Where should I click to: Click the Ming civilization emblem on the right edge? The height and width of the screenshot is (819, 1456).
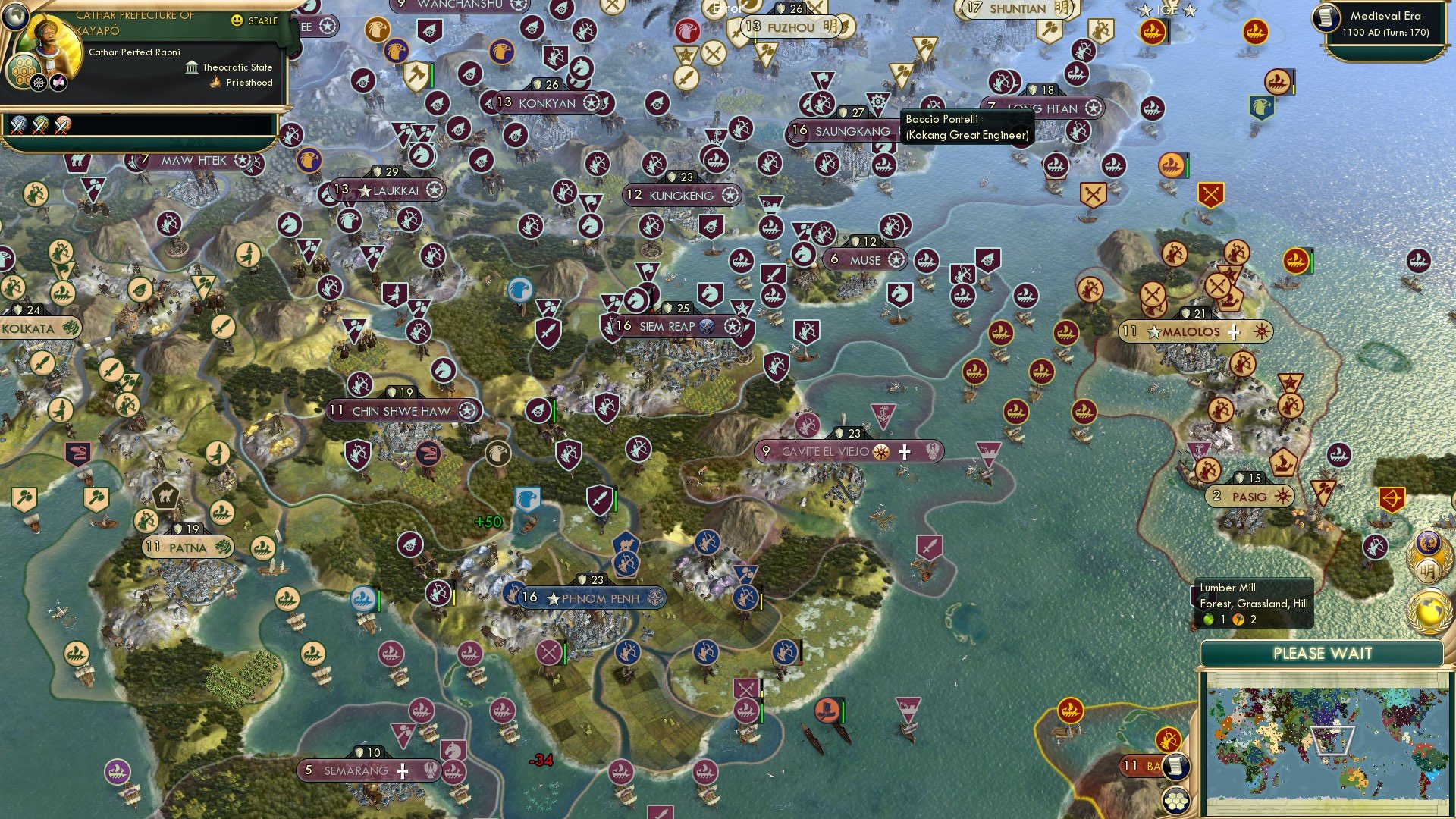pyautogui.click(x=1429, y=570)
